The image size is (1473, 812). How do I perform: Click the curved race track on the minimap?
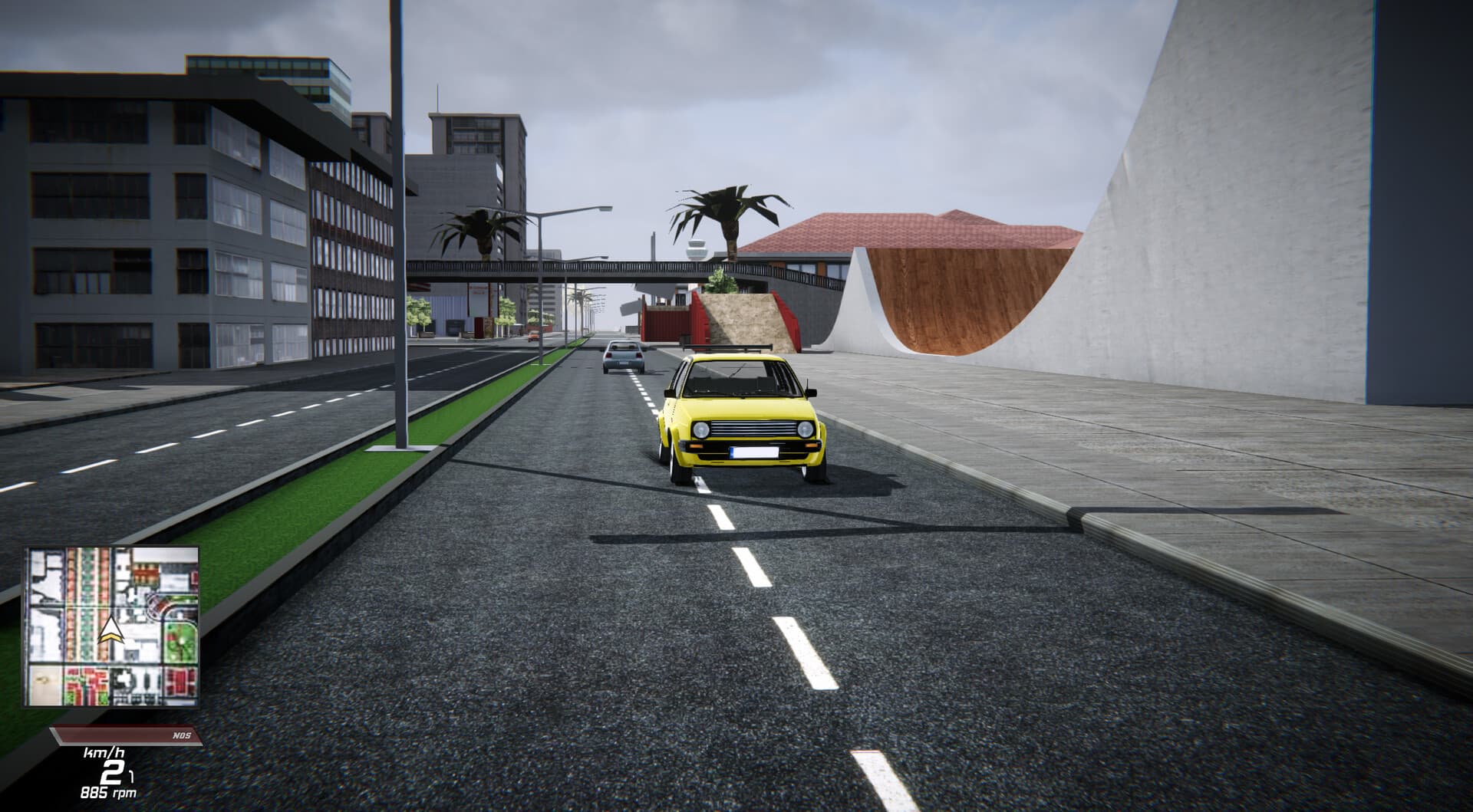coord(161,605)
